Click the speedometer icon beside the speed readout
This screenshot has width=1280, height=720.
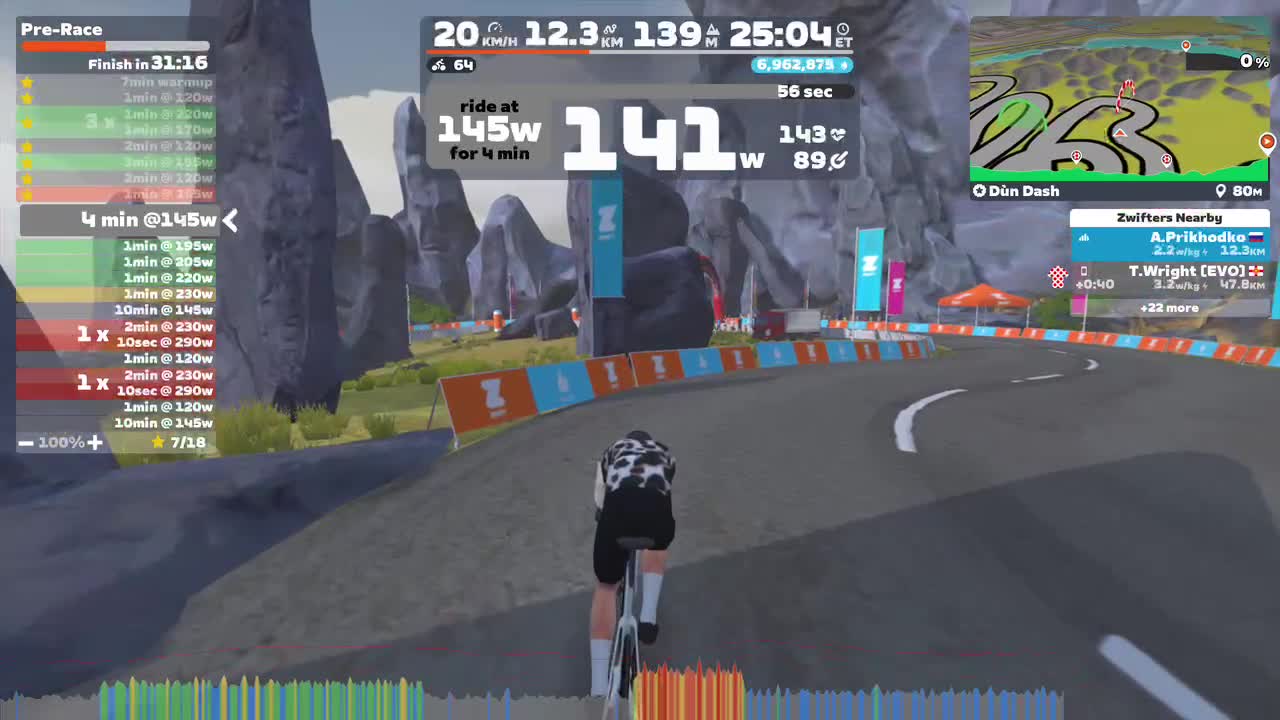coord(494,27)
